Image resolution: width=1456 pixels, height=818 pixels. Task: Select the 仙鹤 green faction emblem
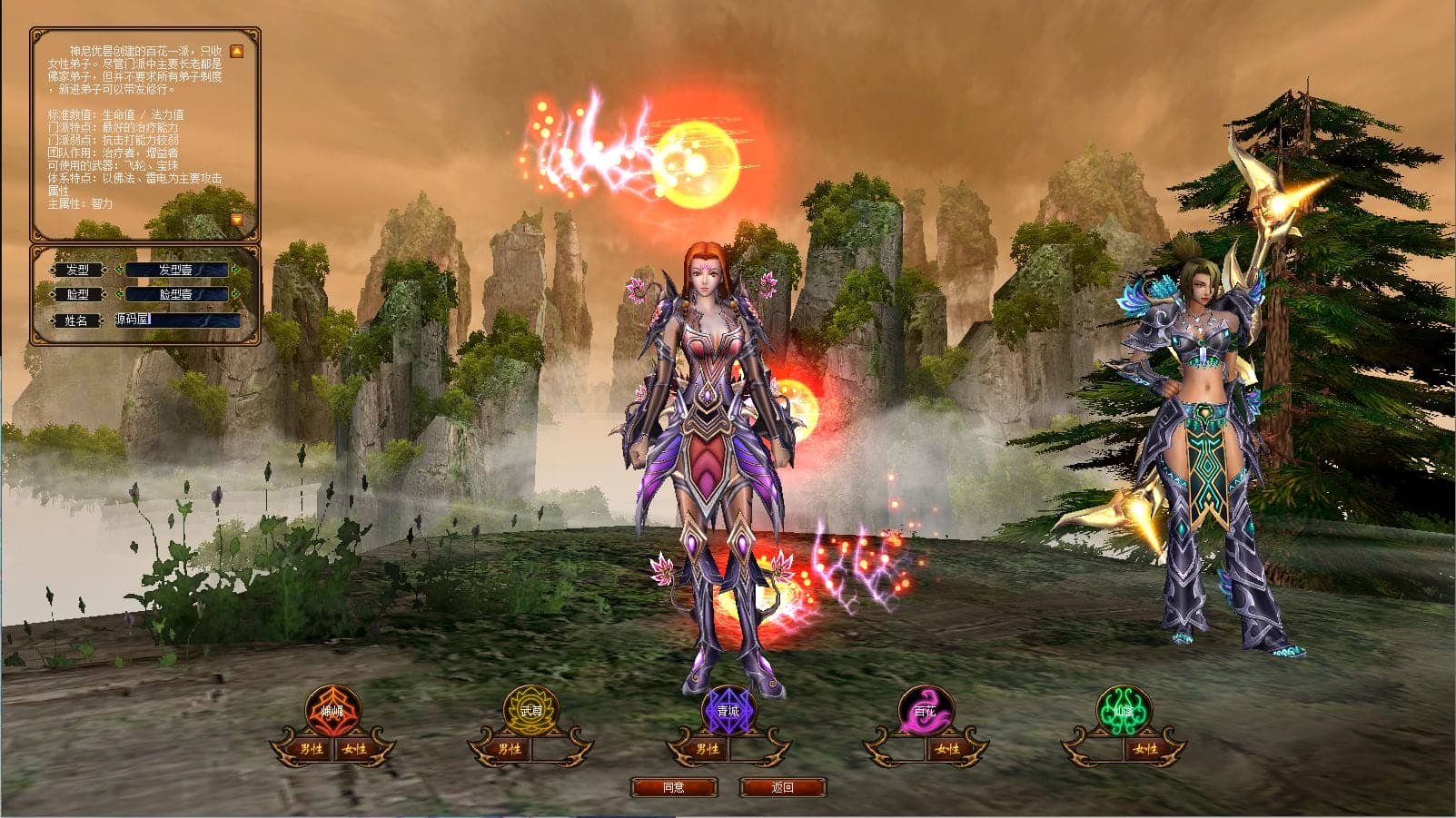pyautogui.click(x=1124, y=711)
